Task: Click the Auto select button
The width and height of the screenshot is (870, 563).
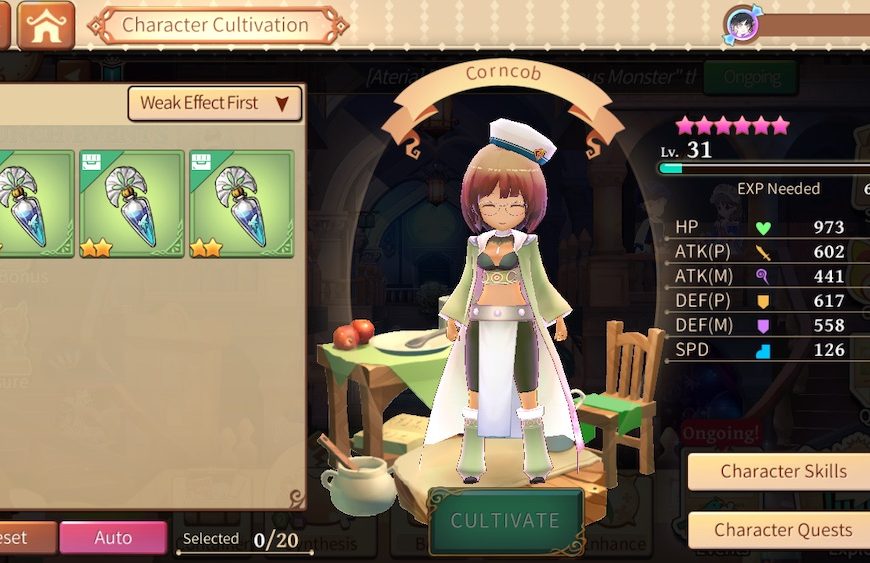Action: 113,538
